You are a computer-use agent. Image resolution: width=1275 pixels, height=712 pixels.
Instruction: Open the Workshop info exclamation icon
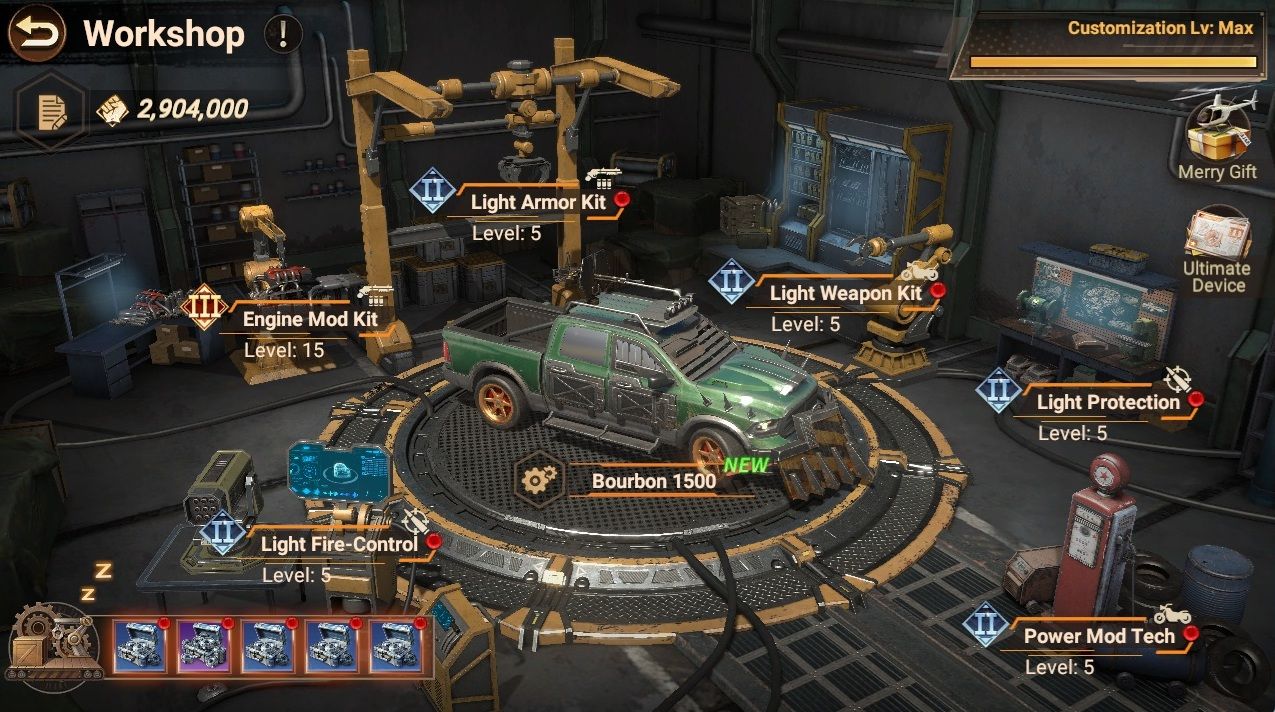tap(283, 35)
